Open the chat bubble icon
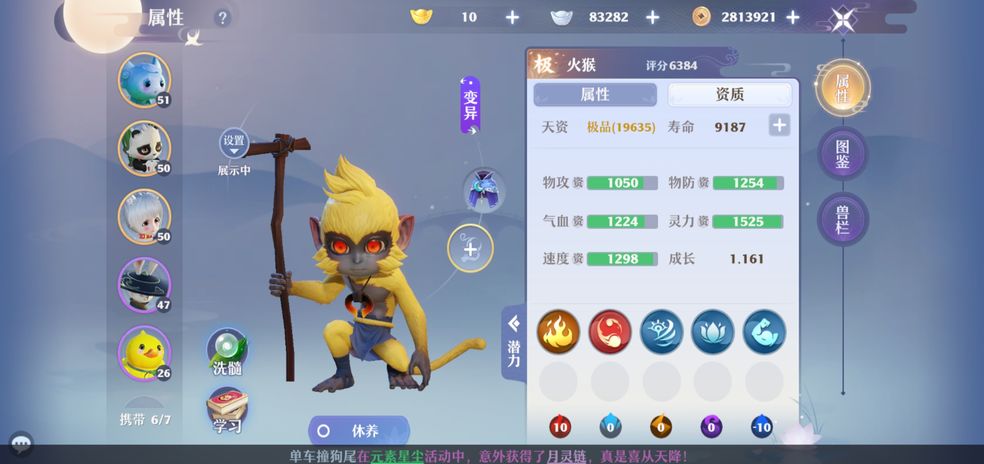Viewport: 984px width, 464px height. point(20,443)
